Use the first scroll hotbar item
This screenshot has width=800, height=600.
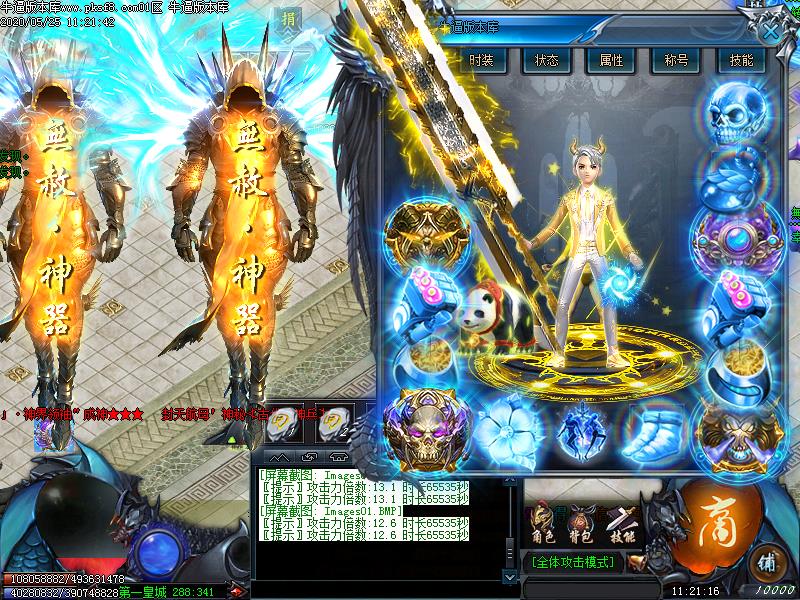286,421
